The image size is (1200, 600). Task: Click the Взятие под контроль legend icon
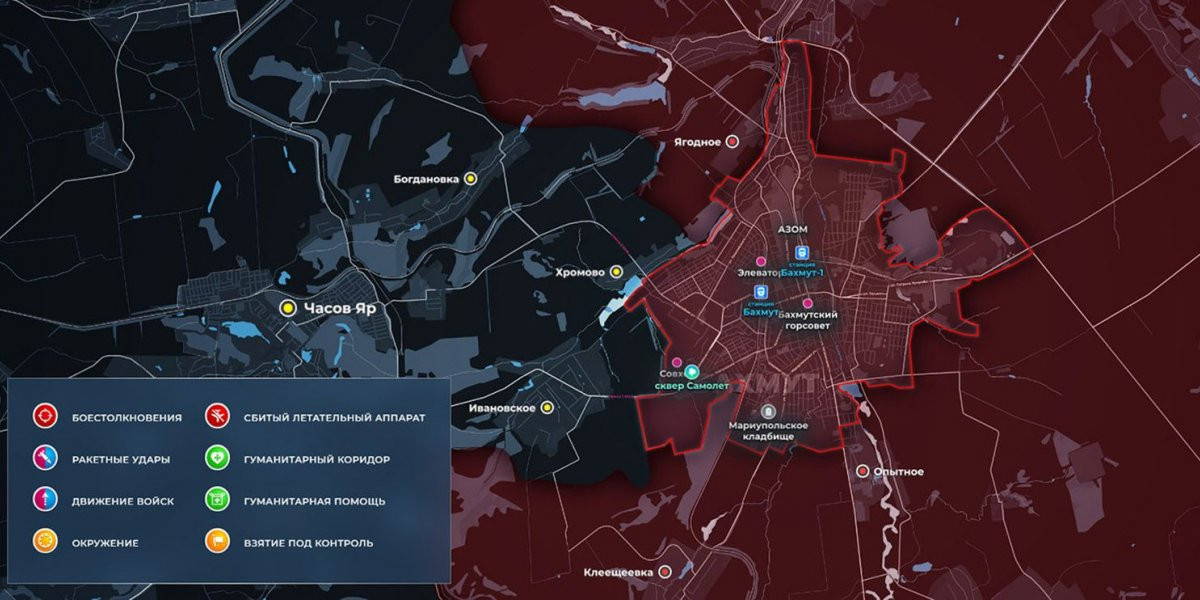(215, 543)
